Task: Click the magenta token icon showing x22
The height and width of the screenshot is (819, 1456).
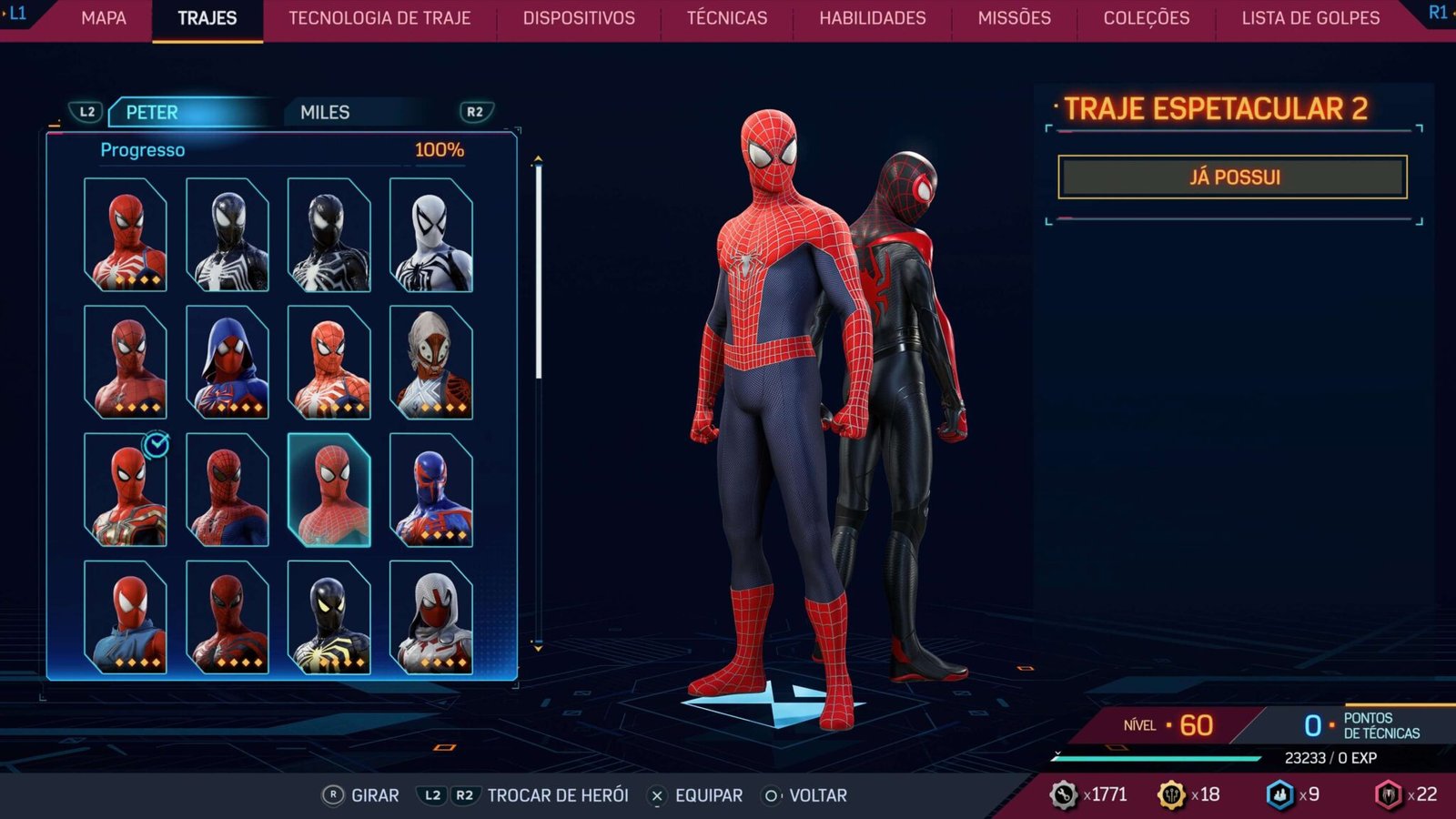Action: point(1390,794)
